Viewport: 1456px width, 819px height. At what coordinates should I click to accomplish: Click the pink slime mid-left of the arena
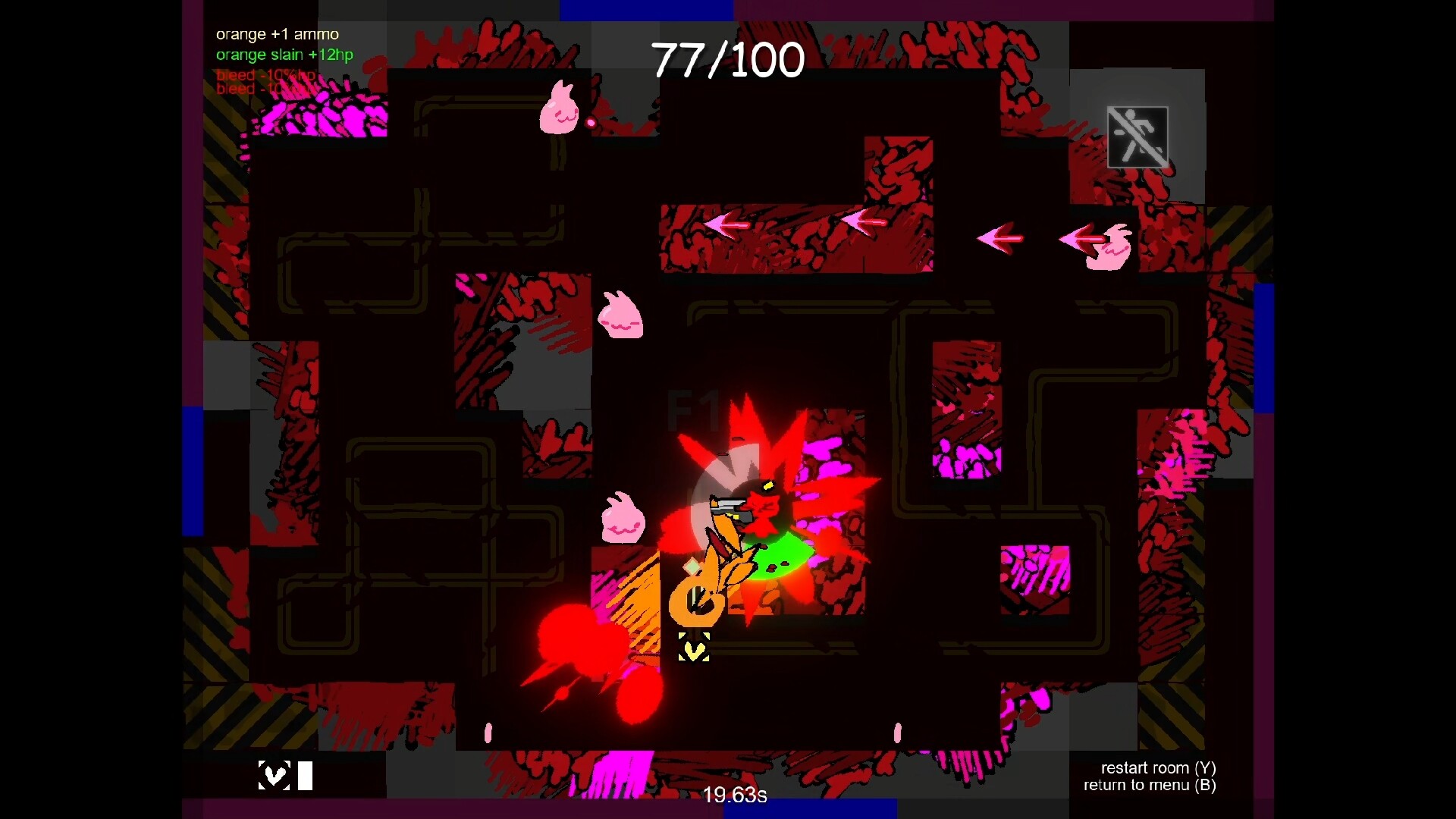click(x=620, y=316)
